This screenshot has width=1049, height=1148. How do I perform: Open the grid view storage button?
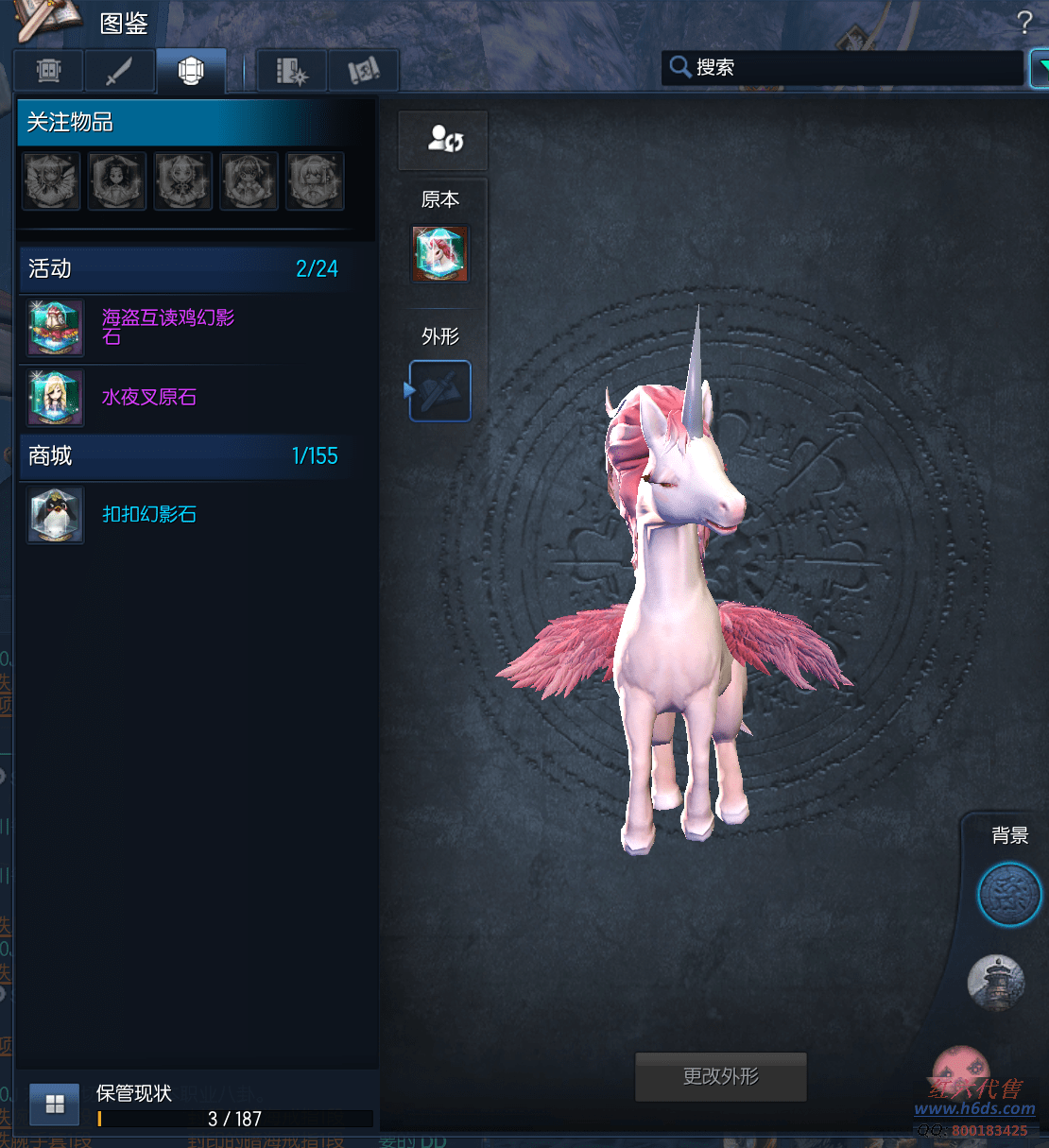pyautogui.click(x=55, y=1105)
